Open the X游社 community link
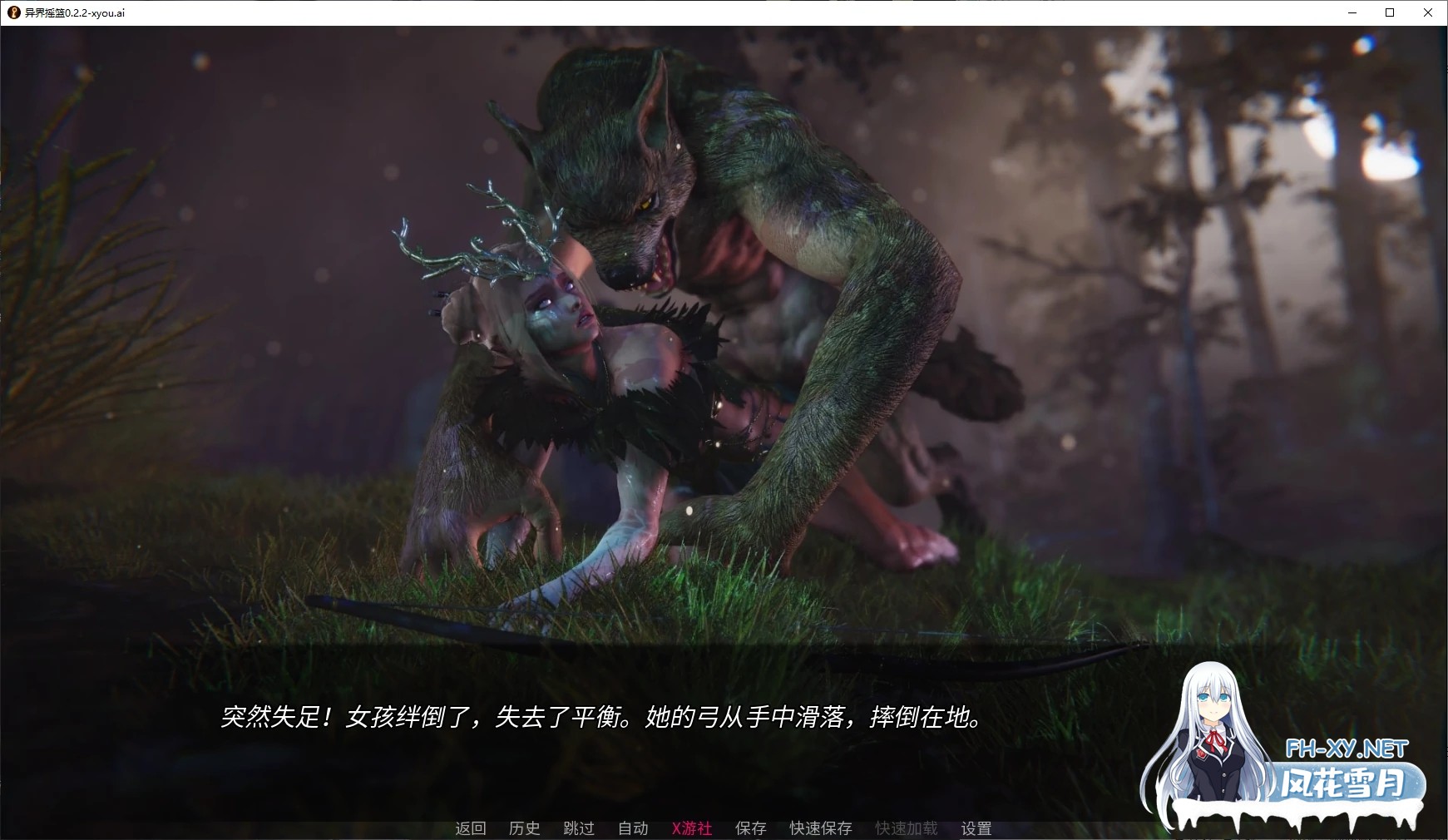 coord(690,828)
